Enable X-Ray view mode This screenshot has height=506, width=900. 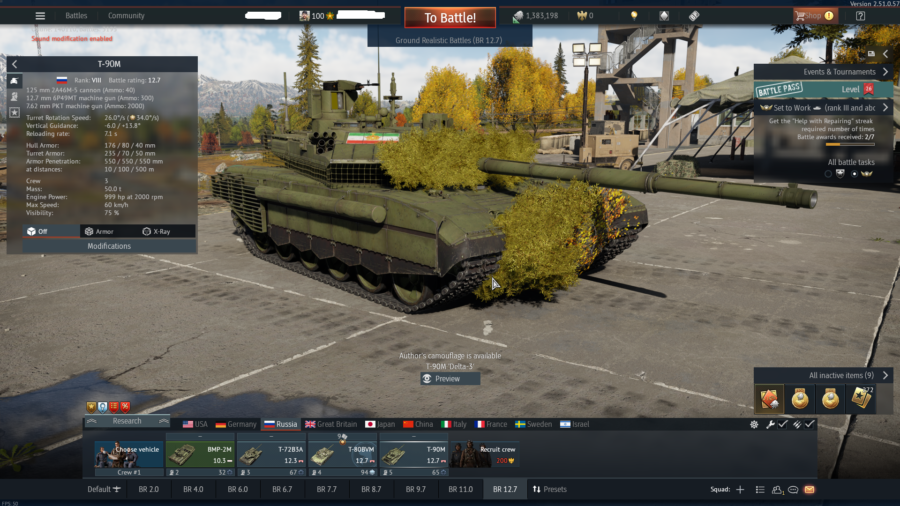[156, 231]
